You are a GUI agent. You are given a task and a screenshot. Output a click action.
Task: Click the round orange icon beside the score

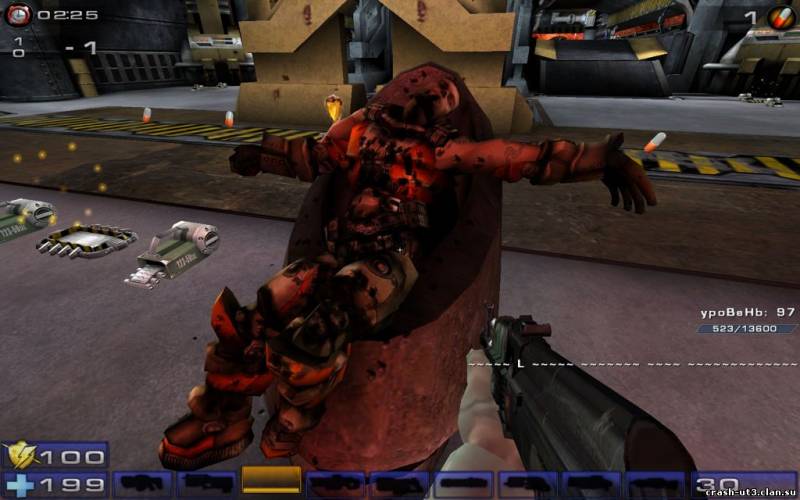781,17
